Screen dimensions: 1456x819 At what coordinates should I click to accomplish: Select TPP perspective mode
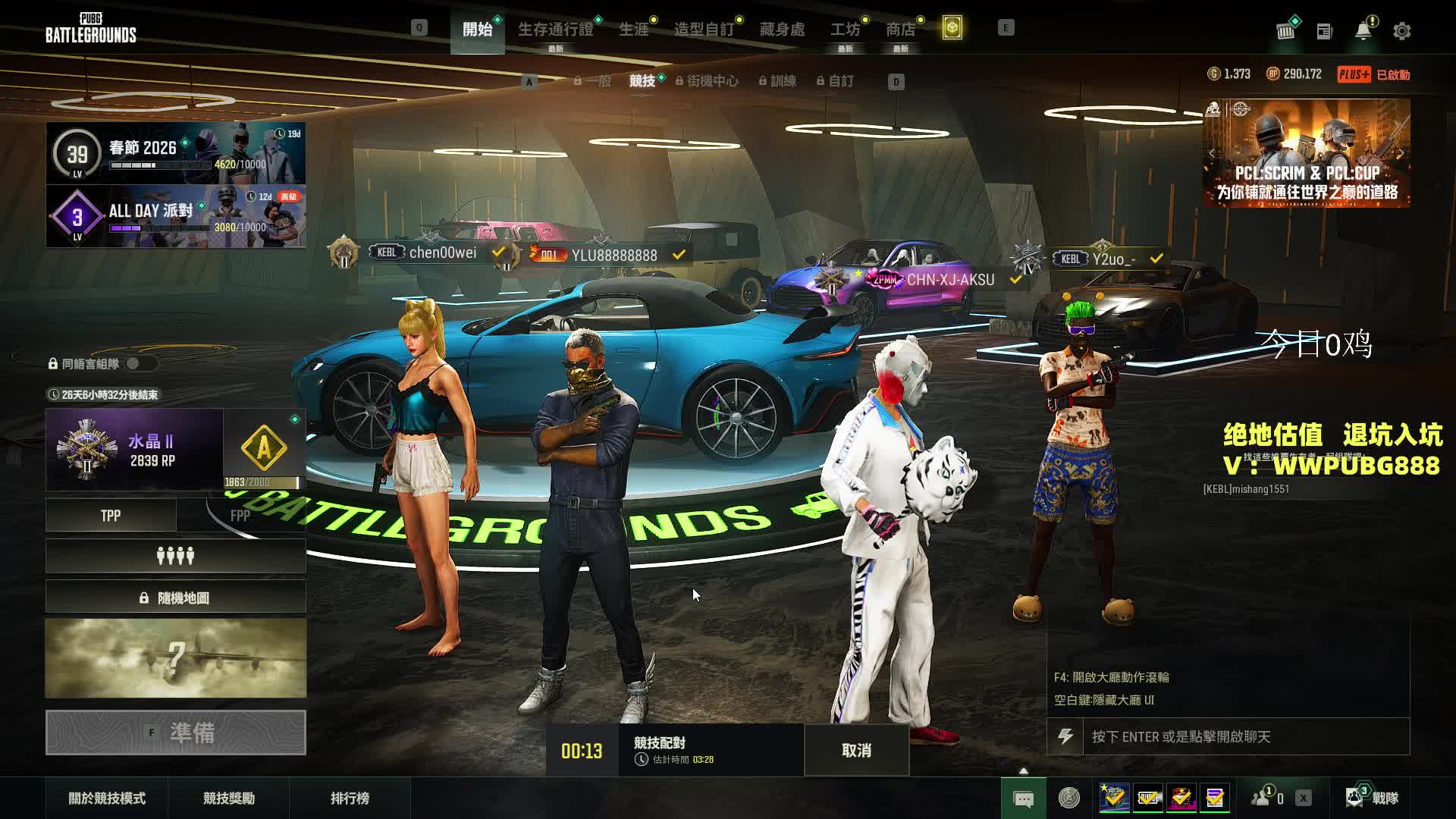pos(111,516)
